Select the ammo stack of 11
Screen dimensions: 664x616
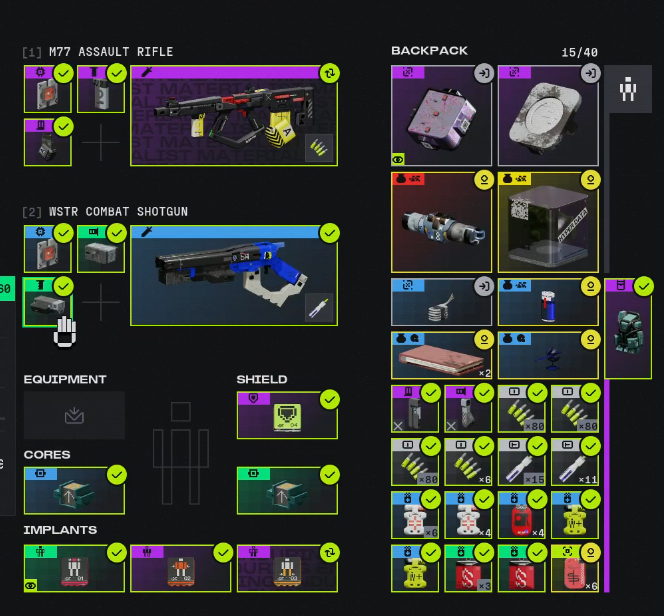click(574, 461)
